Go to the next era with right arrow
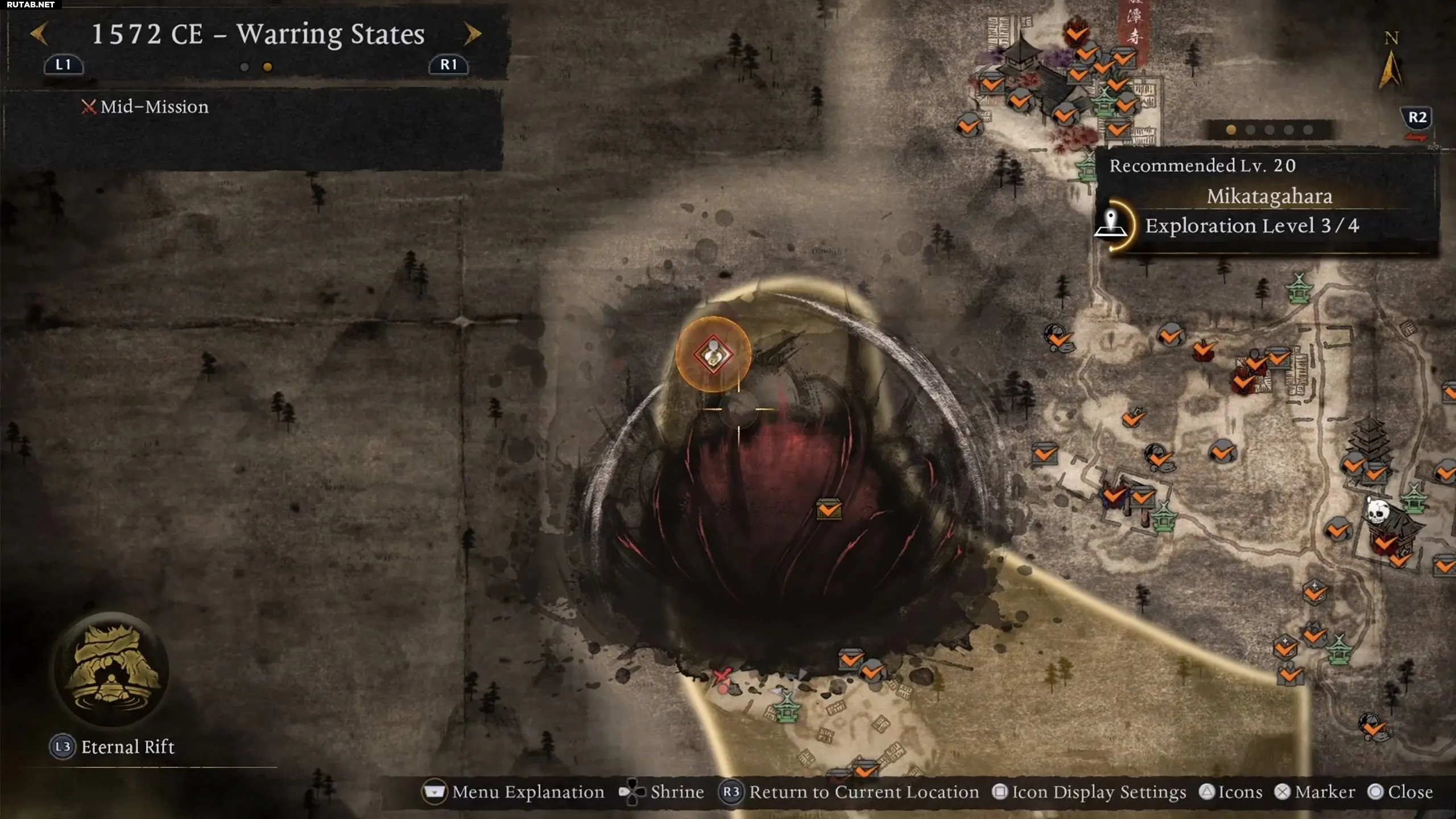The image size is (1456, 819). (473, 34)
